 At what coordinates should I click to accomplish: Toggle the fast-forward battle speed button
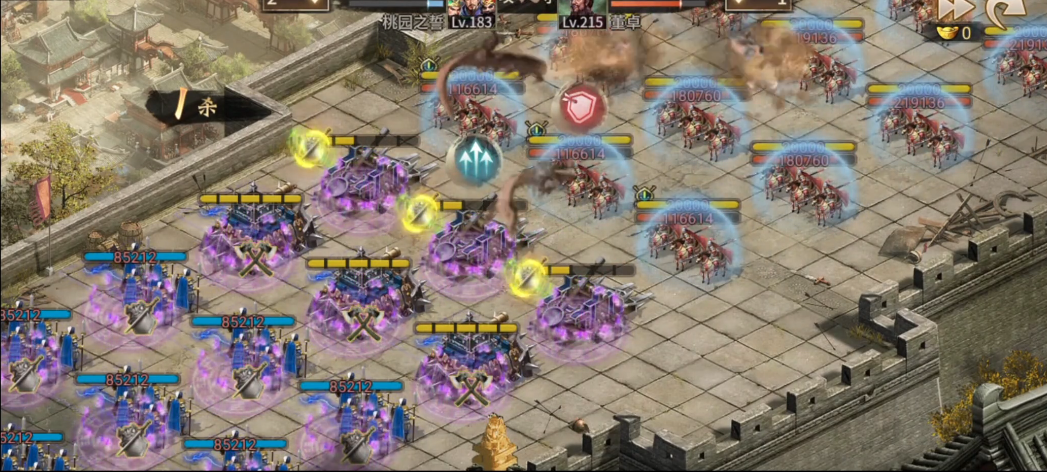point(954,9)
